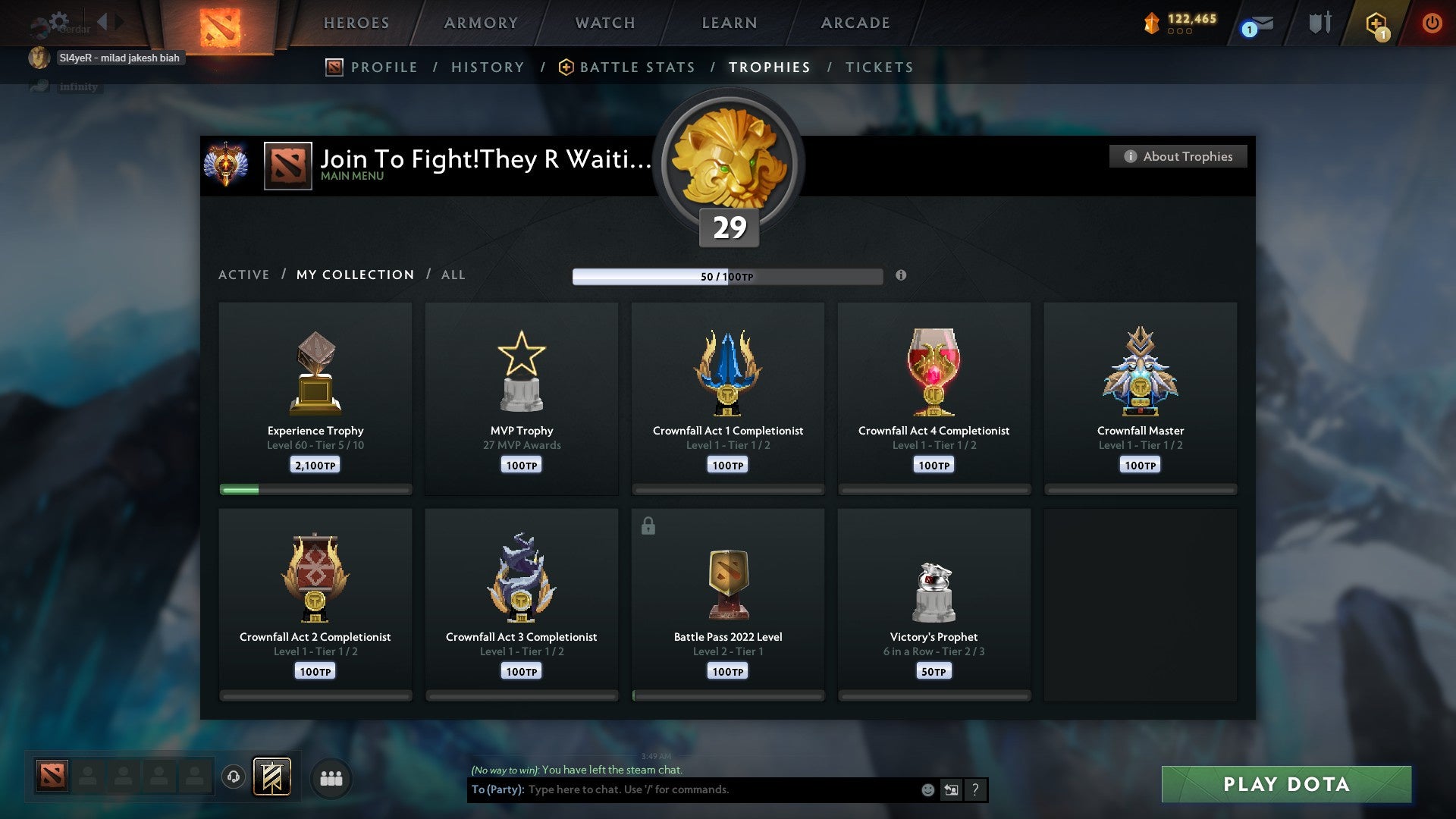Image resolution: width=1456 pixels, height=819 pixels.
Task: Open the Dota Plus hexagon icon
Action: (x=1376, y=23)
